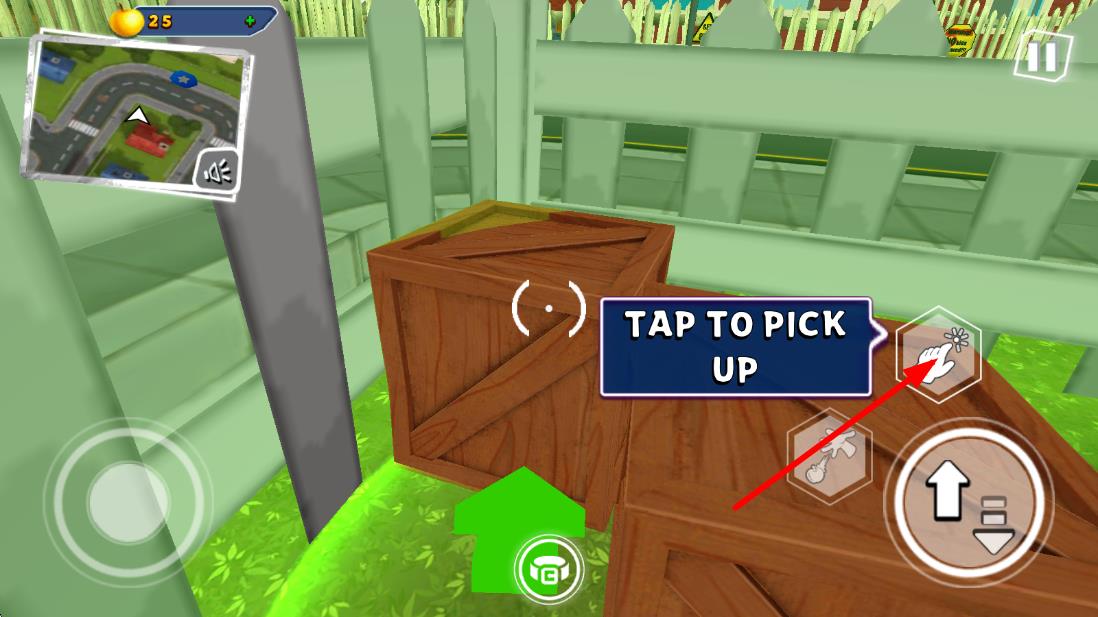Add more apples with the green plus
1098x617 pixels.
point(249,20)
